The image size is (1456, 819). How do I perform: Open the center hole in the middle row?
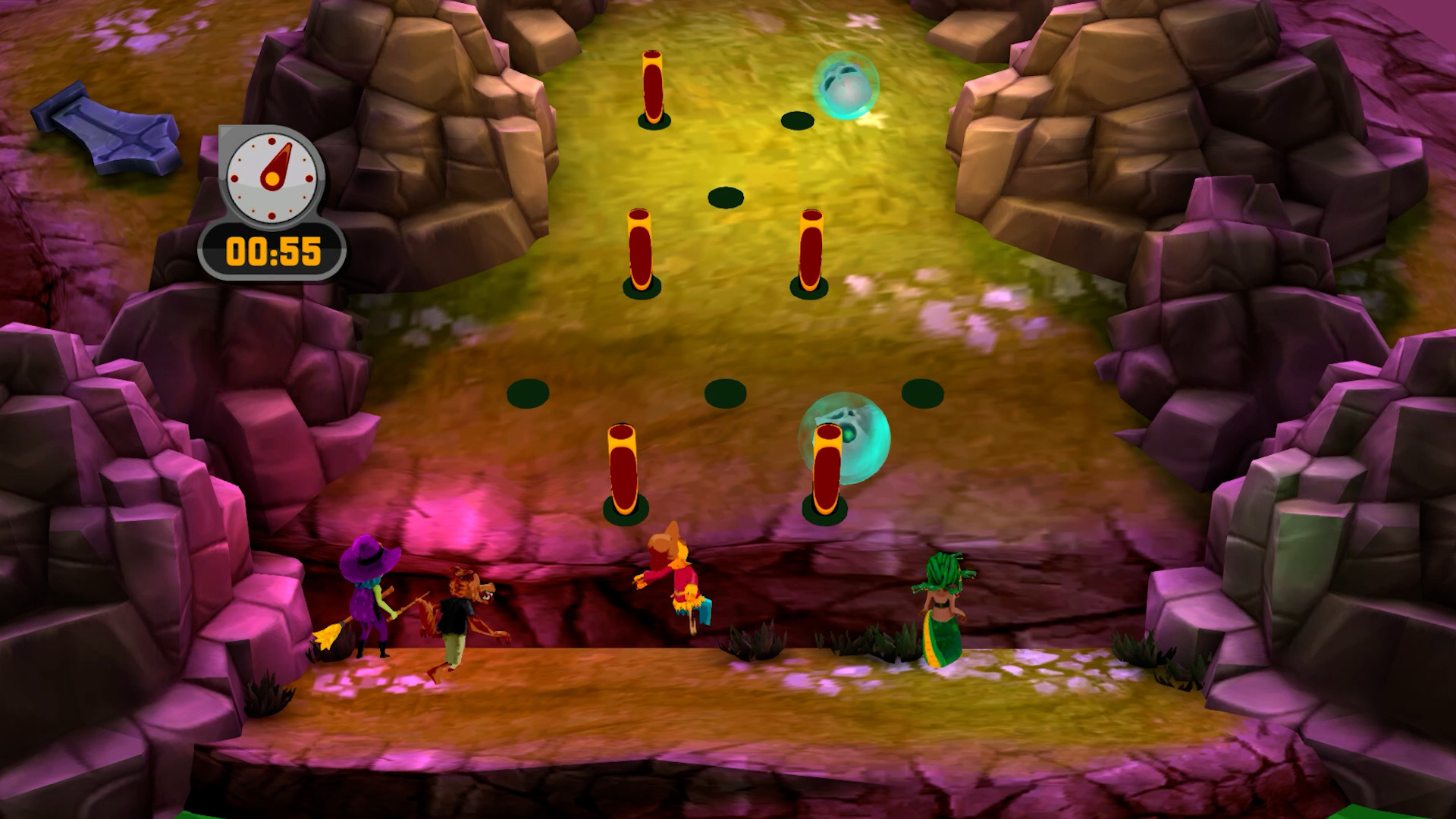(x=724, y=196)
